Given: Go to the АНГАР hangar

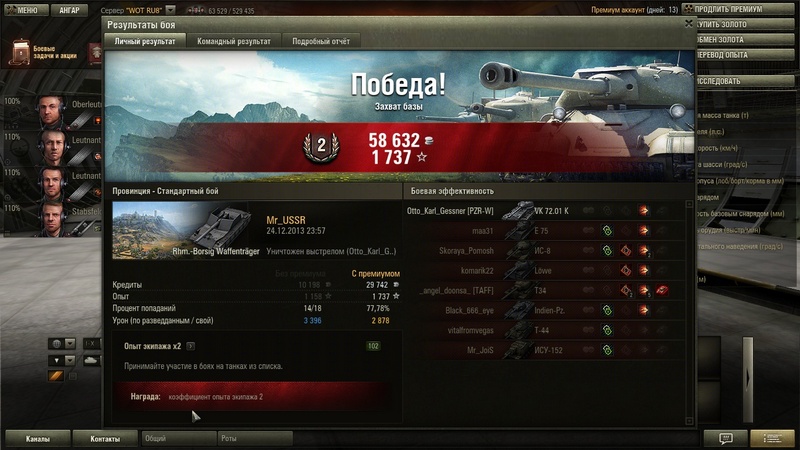Looking at the screenshot, I should 69,10.
